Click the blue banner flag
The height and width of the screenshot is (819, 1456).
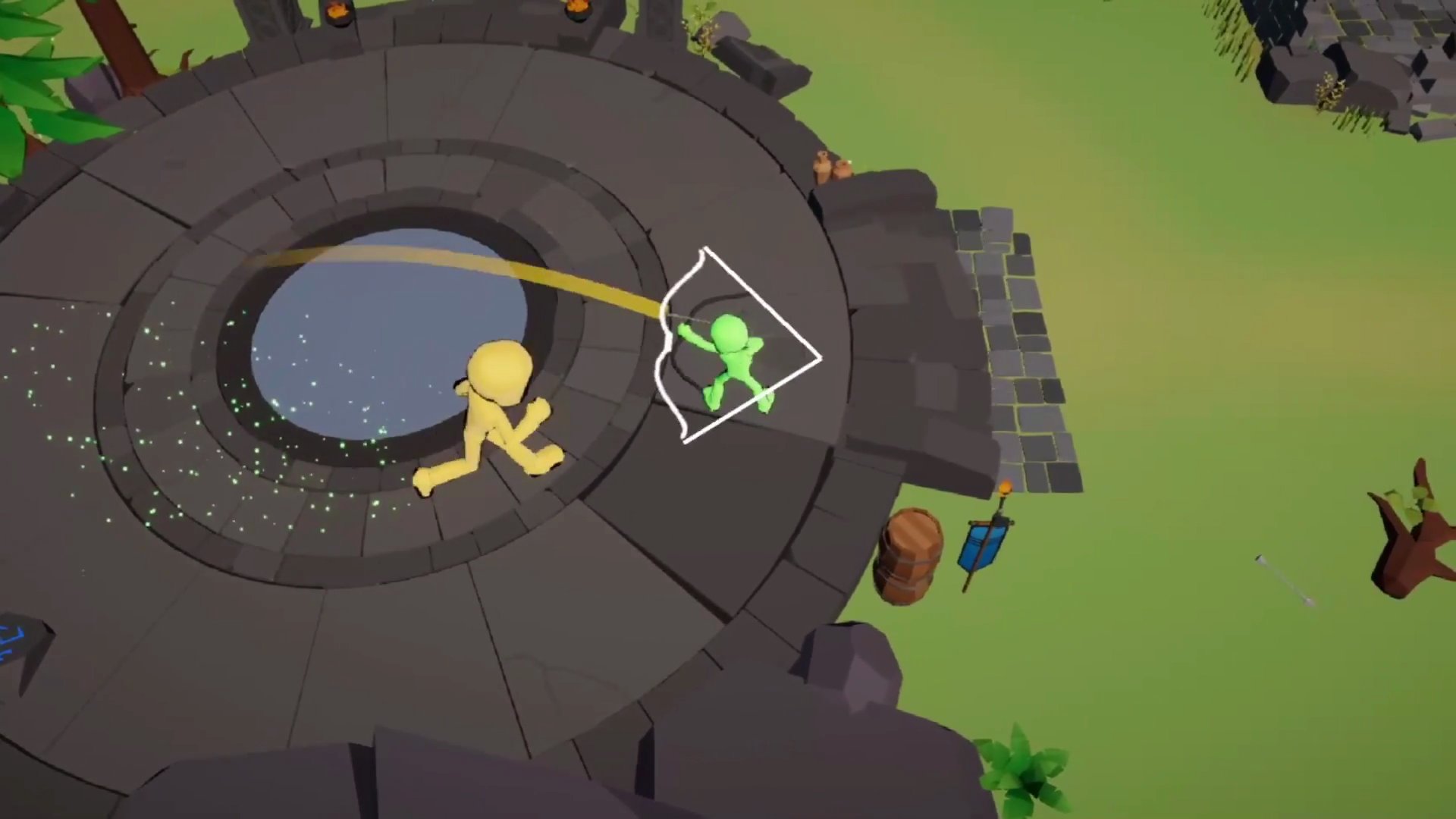[x=982, y=546]
